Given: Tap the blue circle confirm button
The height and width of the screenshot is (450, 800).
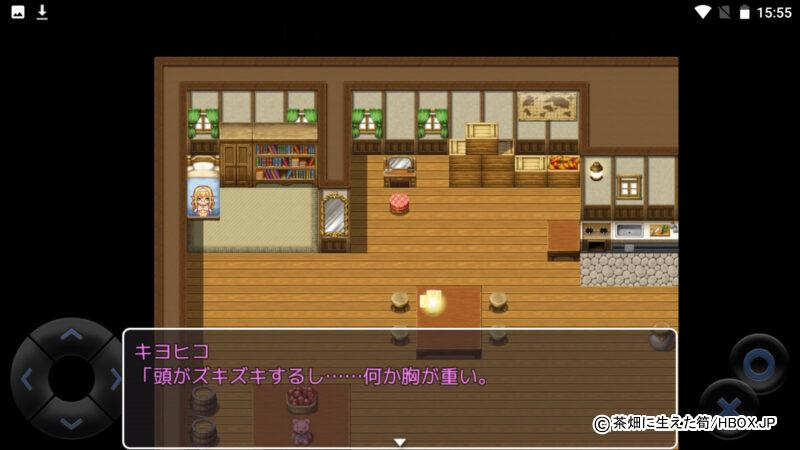Looking at the screenshot, I should click(x=758, y=362).
